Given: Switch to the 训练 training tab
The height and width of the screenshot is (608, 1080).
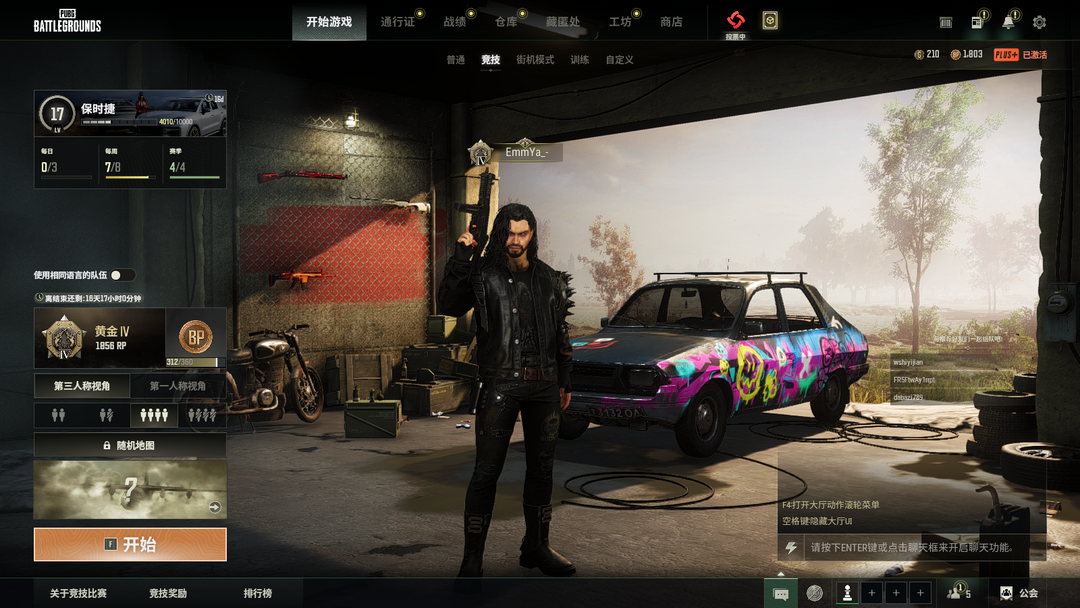Looking at the screenshot, I should tap(580, 60).
